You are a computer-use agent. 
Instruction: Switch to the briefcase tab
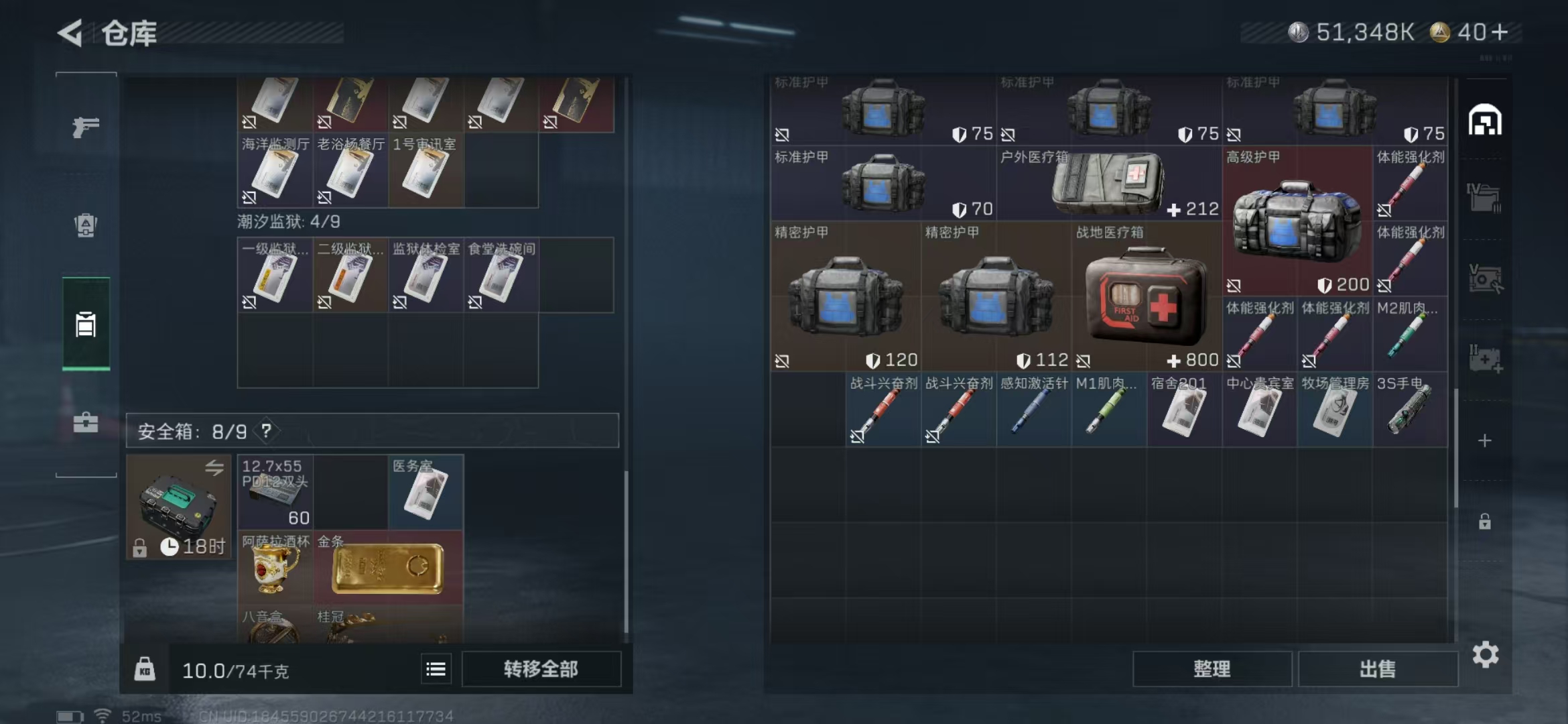[x=86, y=422]
